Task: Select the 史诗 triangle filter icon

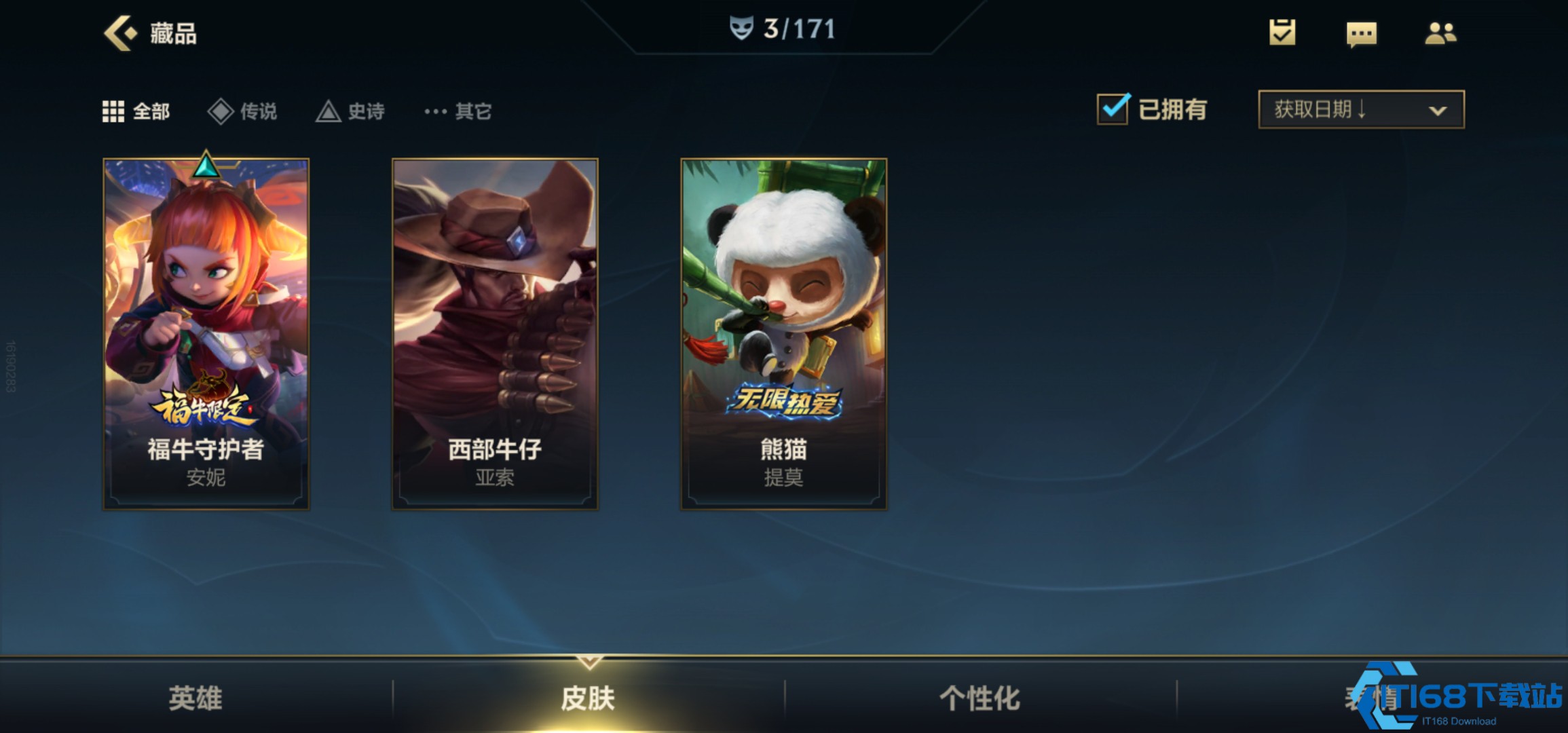Action: pos(330,111)
